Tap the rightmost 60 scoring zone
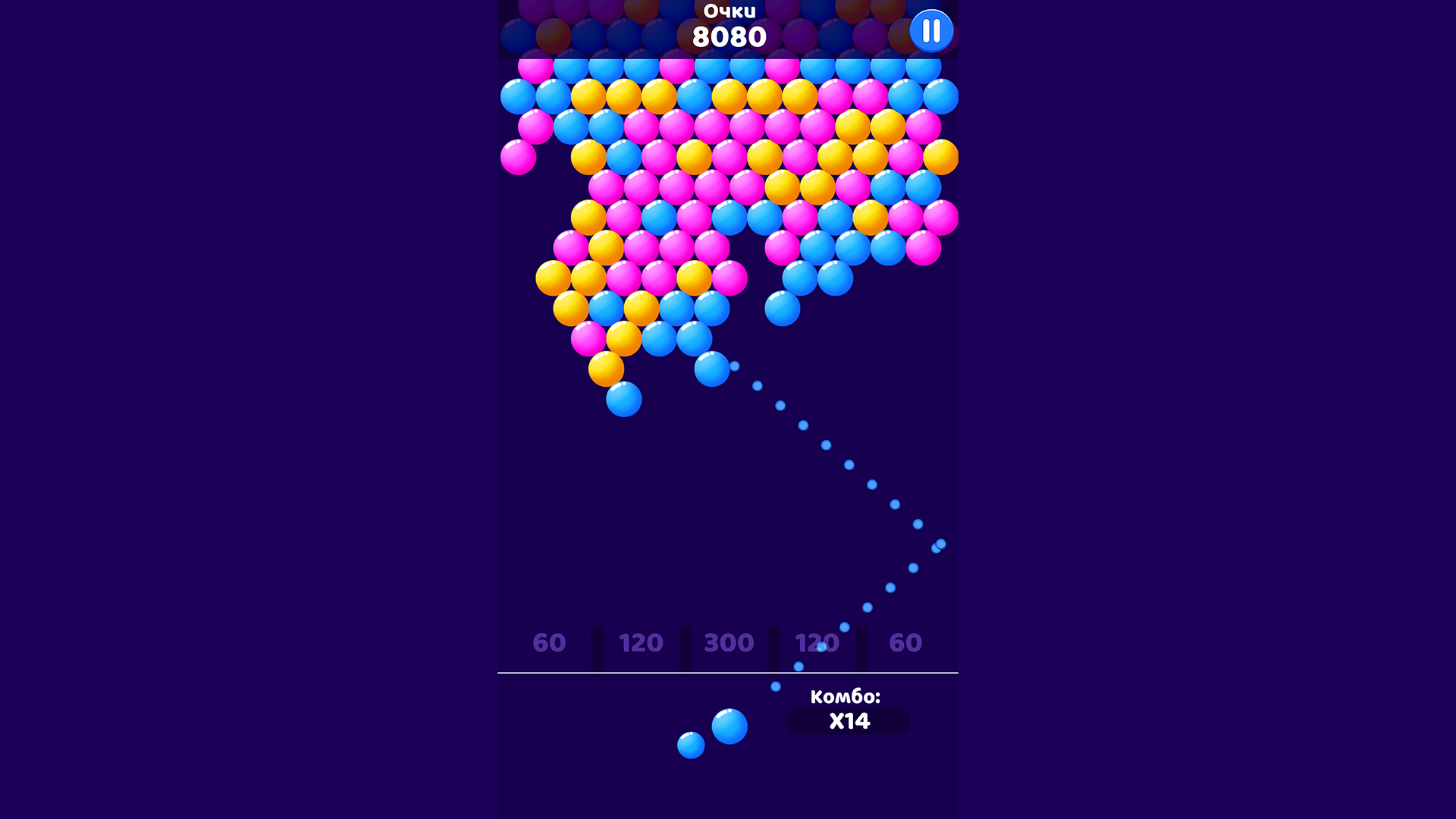Image resolution: width=1456 pixels, height=819 pixels. 905,643
